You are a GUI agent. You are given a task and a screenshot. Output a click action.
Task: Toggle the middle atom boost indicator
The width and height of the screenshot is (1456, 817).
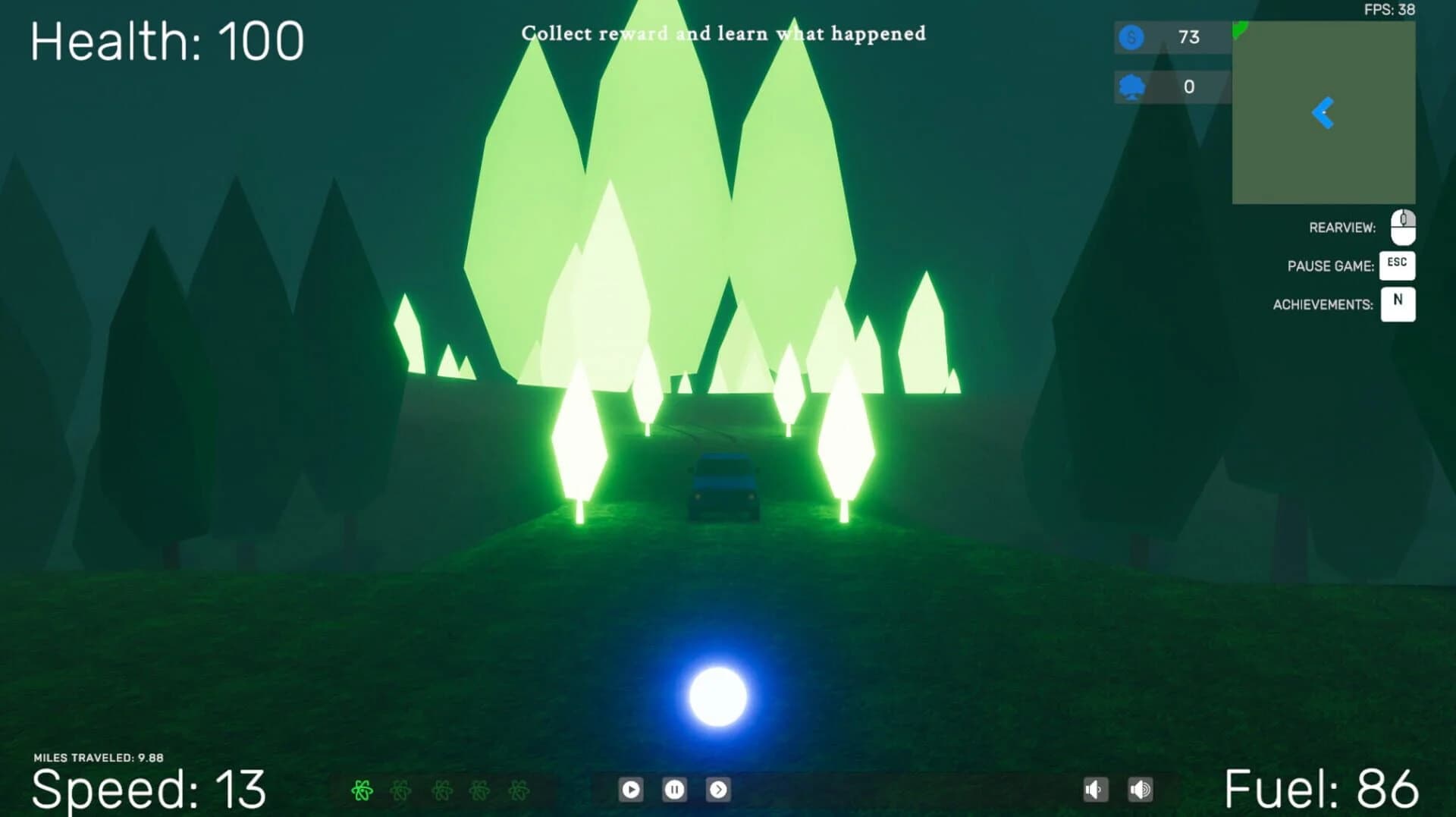click(x=442, y=790)
